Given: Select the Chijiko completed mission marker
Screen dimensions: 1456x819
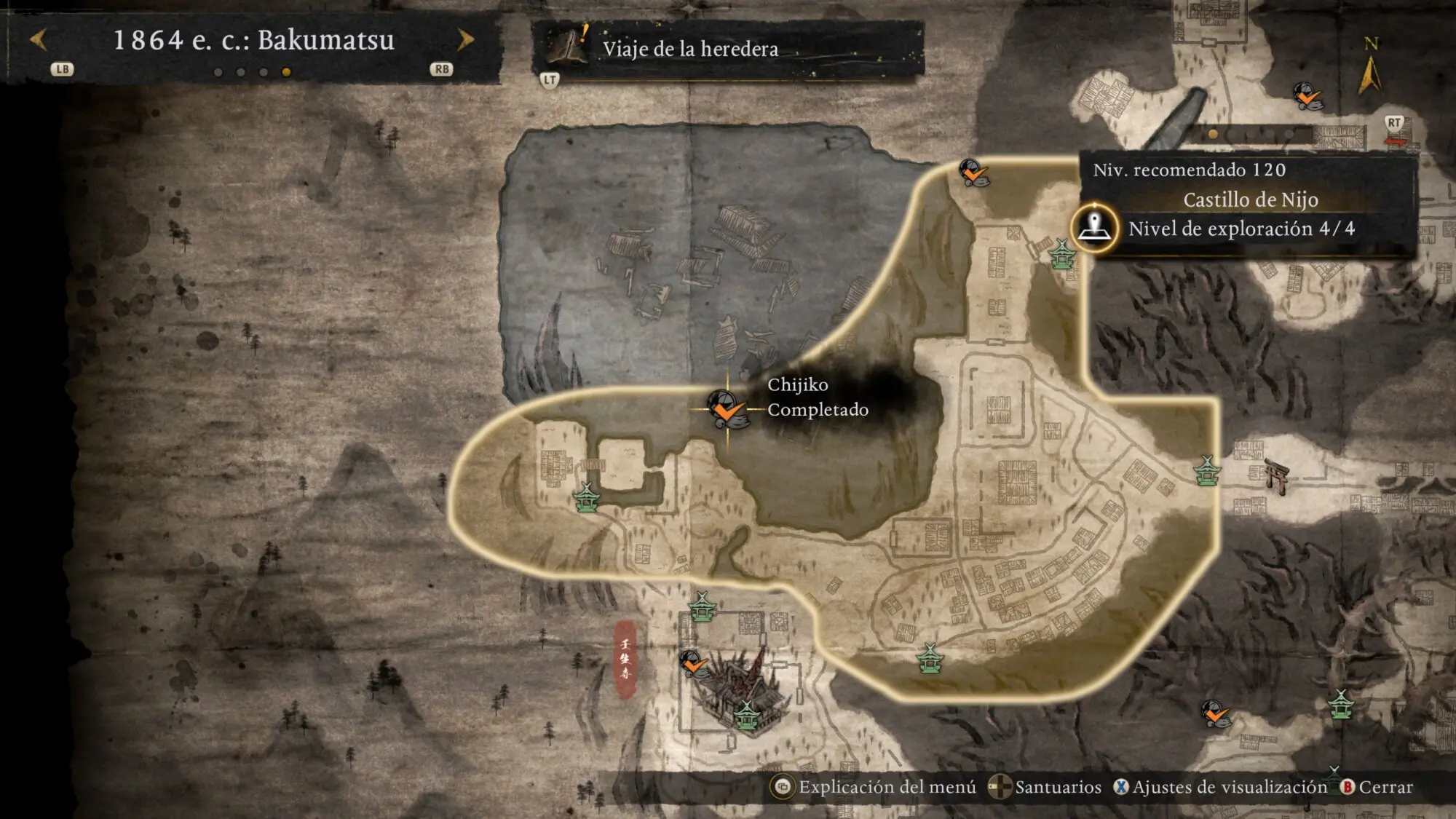Looking at the screenshot, I should point(726,408).
